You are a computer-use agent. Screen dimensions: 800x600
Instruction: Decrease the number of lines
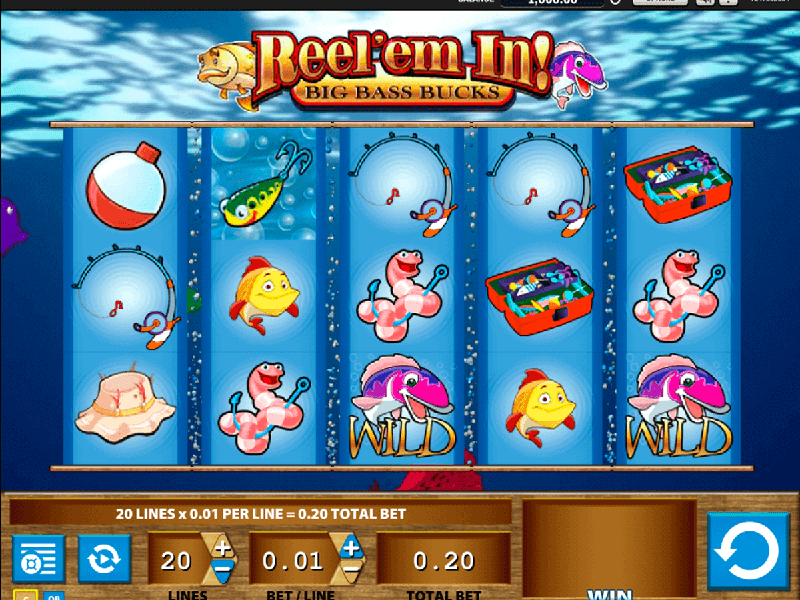[222, 573]
